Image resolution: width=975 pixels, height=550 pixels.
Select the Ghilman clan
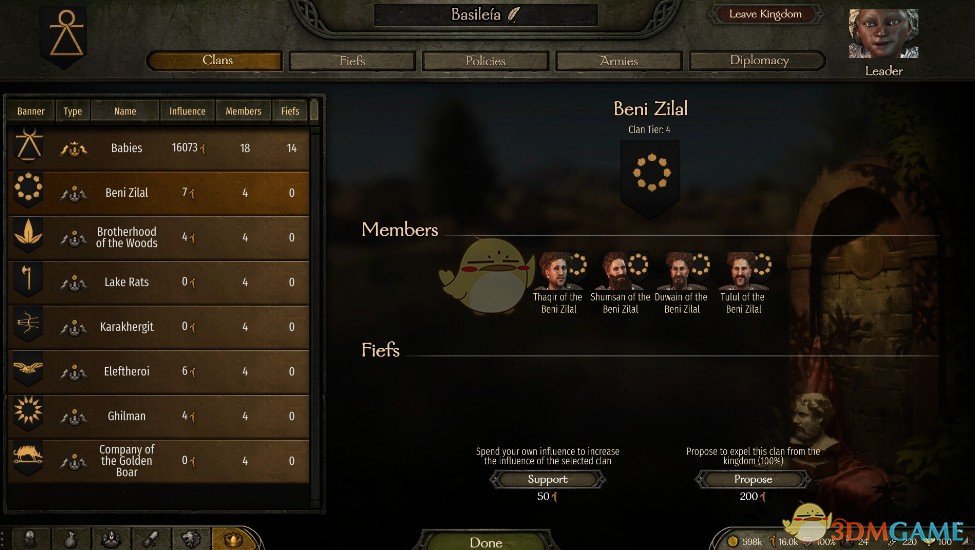pyautogui.click(x=160, y=416)
